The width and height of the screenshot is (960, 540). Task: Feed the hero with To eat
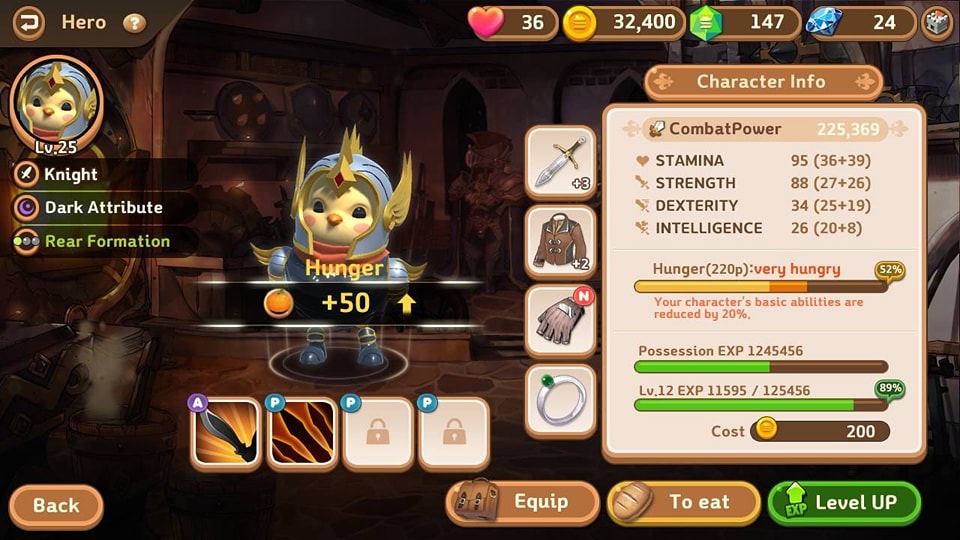click(684, 502)
